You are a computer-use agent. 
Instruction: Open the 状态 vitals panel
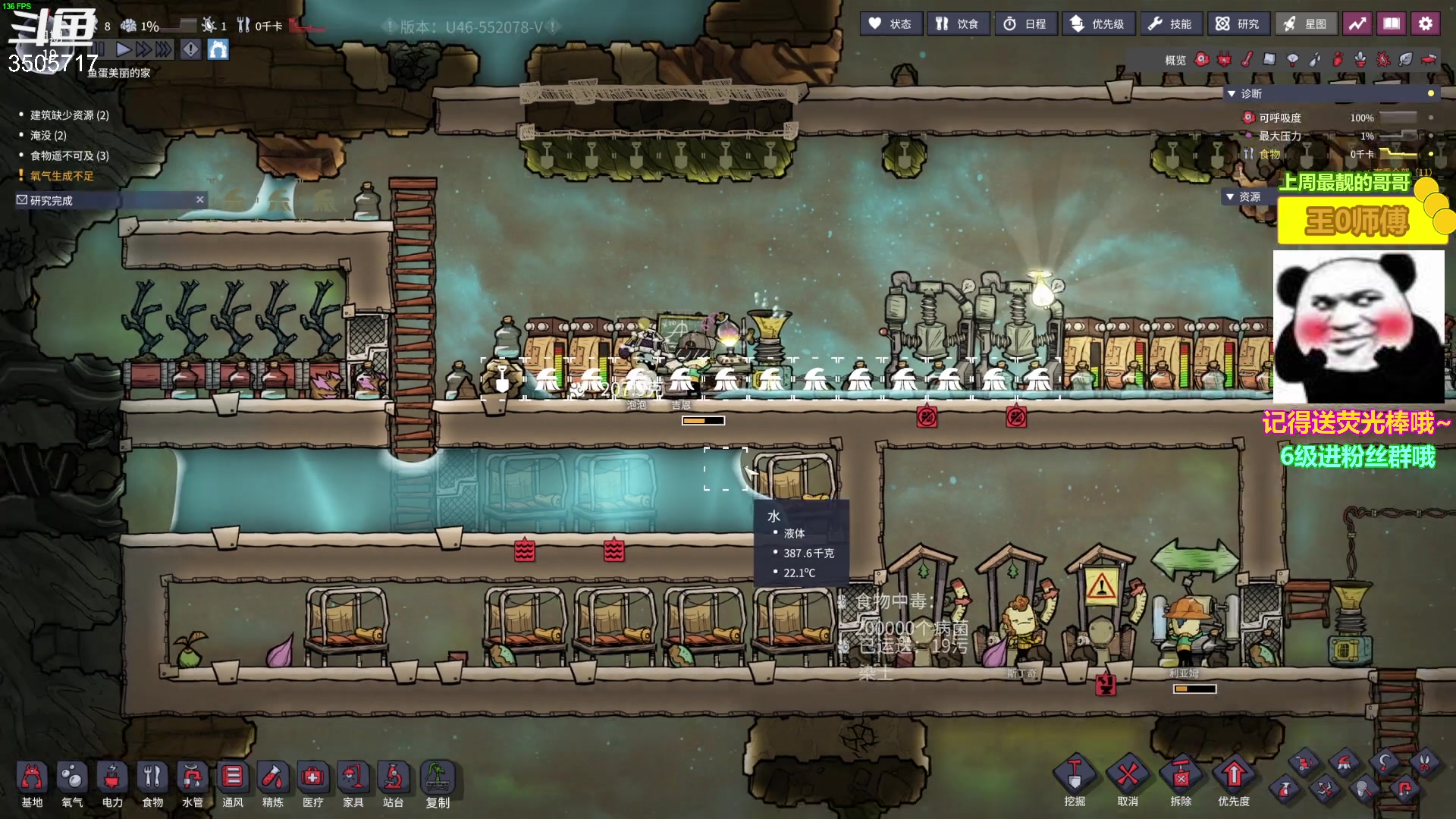tap(891, 24)
